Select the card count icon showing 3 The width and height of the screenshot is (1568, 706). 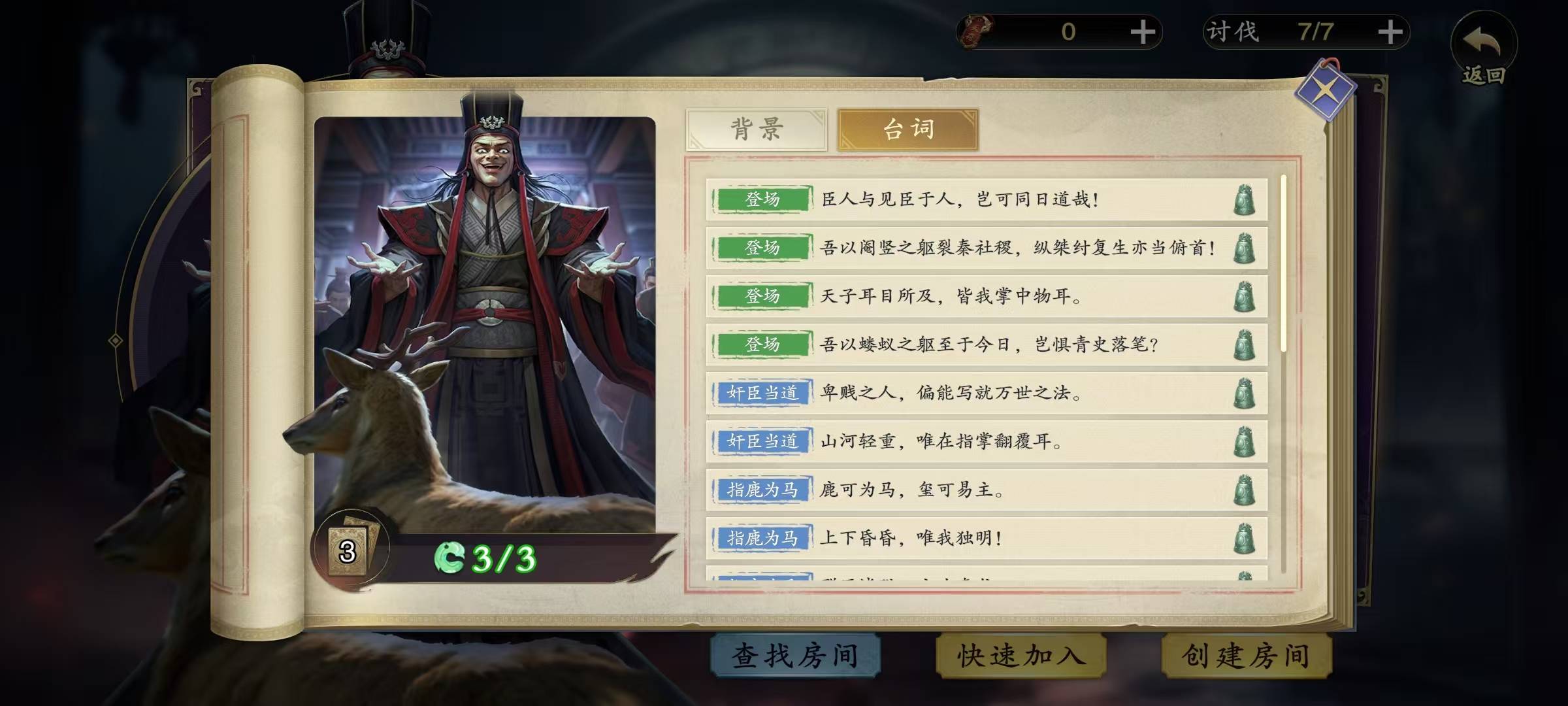(x=348, y=552)
